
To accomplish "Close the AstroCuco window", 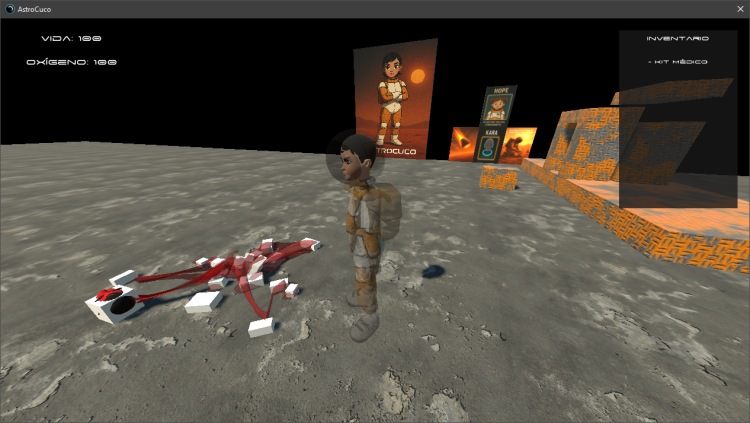I will coord(739,8).
